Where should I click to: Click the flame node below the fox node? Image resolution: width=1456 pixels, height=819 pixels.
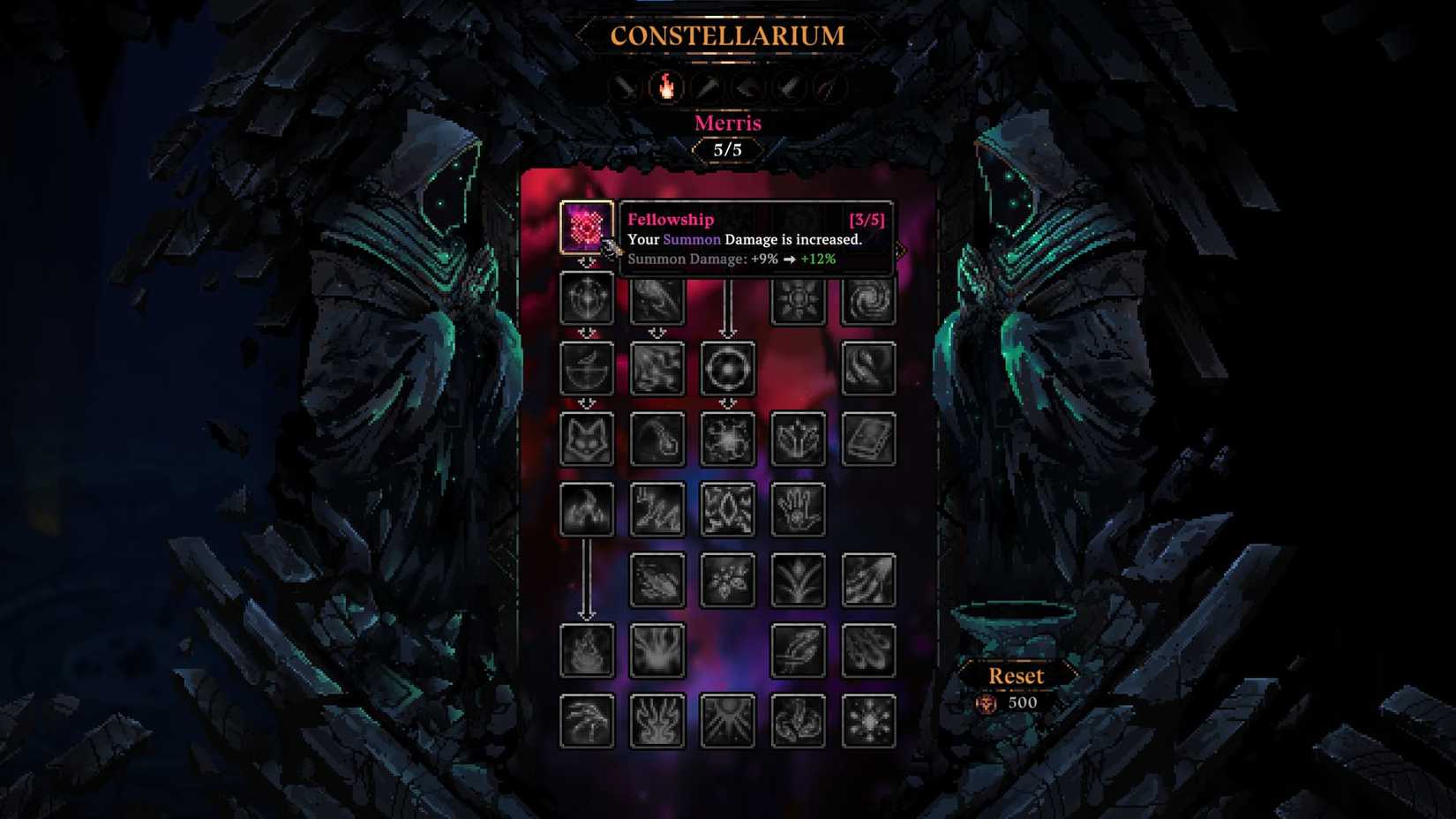pyautogui.click(x=588, y=509)
